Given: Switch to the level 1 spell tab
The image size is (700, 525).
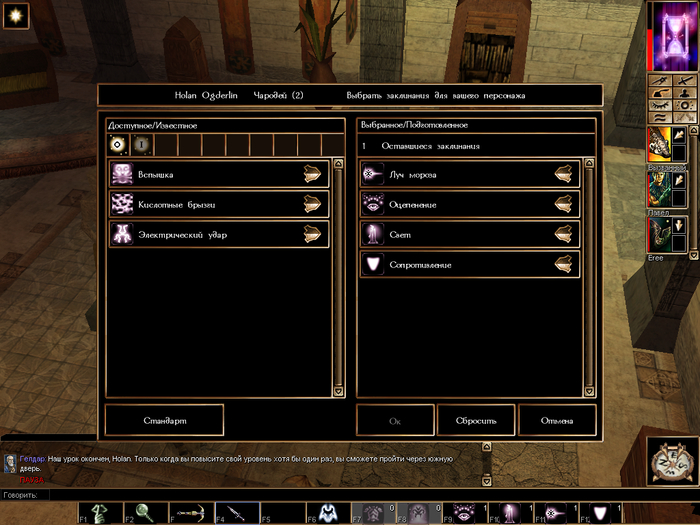Looking at the screenshot, I should (x=141, y=145).
